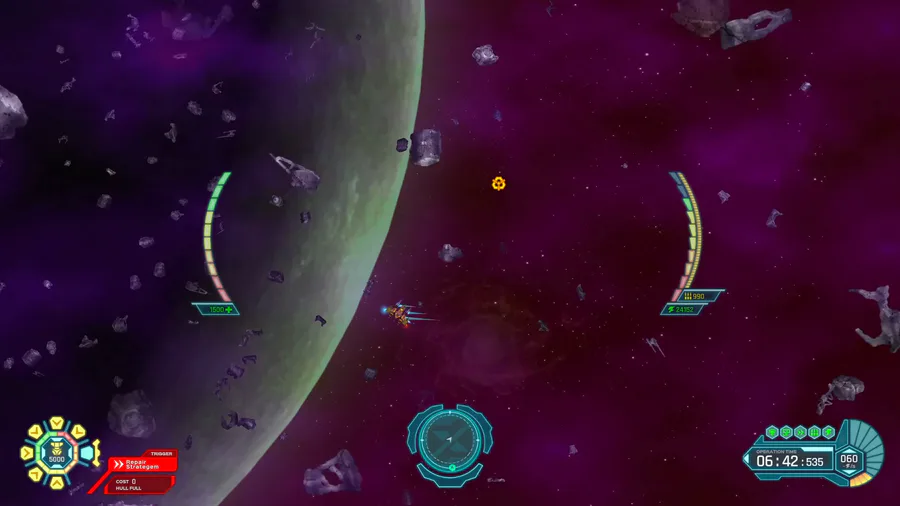Screen dimensions: 900x506
Task: Click the yellow gear objective marker
Action: (498, 183)
